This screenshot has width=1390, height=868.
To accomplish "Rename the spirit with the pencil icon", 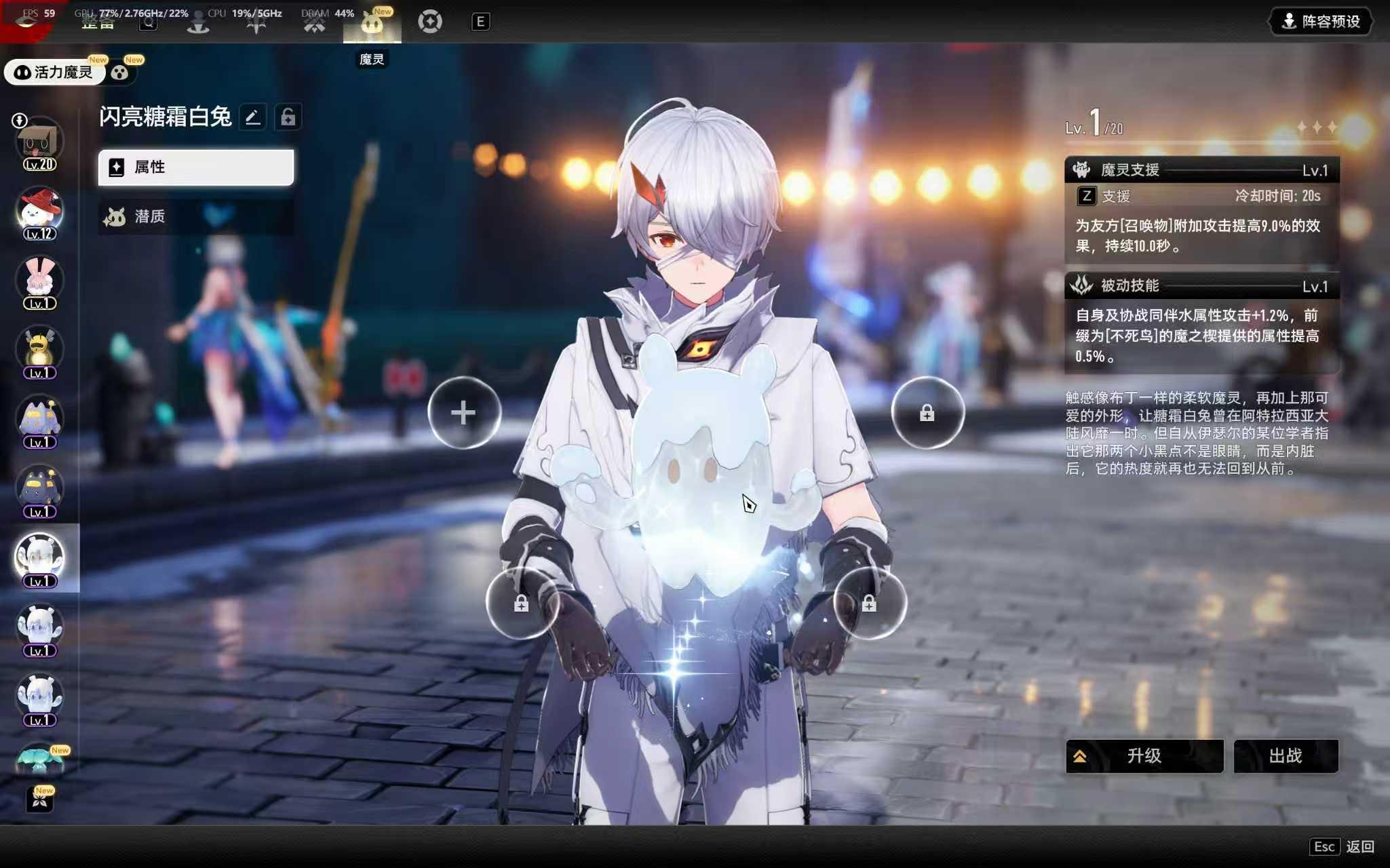I will pyautogui.click(x=253, y=117).
